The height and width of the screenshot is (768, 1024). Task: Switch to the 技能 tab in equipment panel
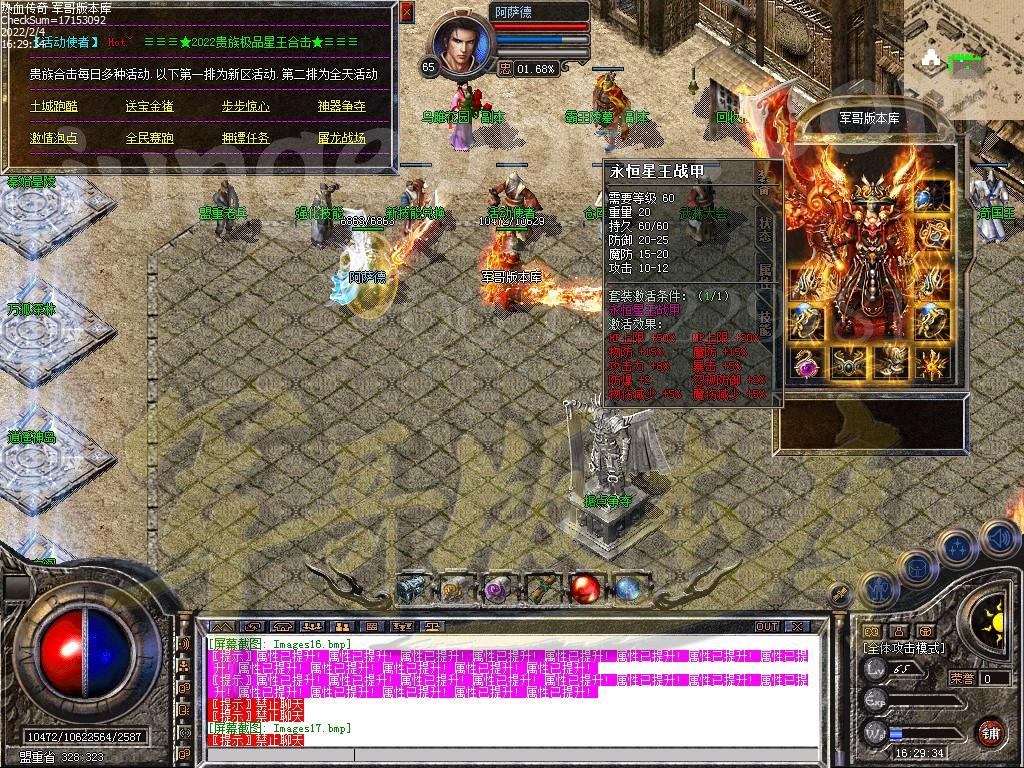coord(765,322)
